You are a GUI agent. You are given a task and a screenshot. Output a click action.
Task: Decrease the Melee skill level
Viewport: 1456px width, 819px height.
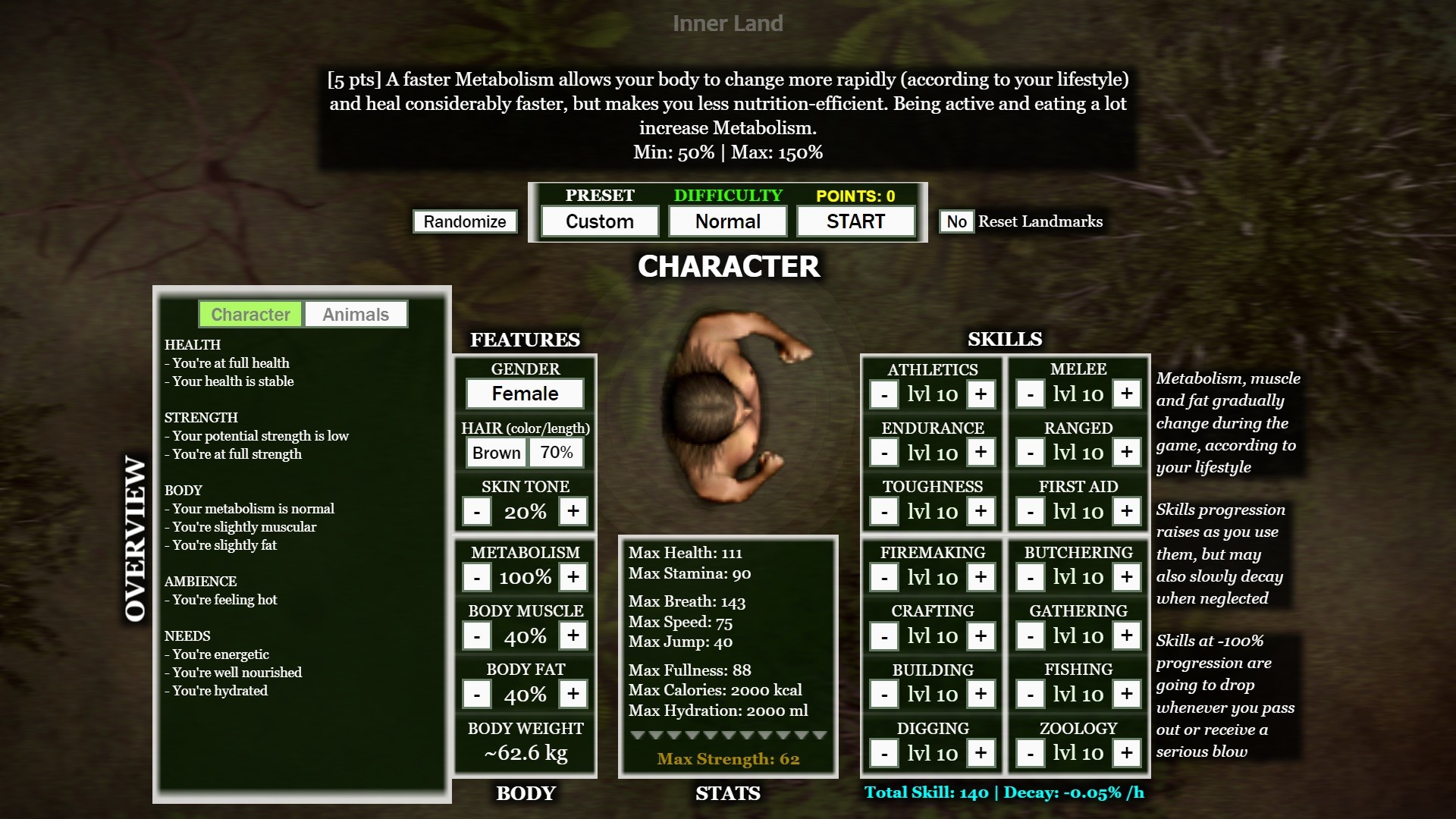[x=1030, y=394]
